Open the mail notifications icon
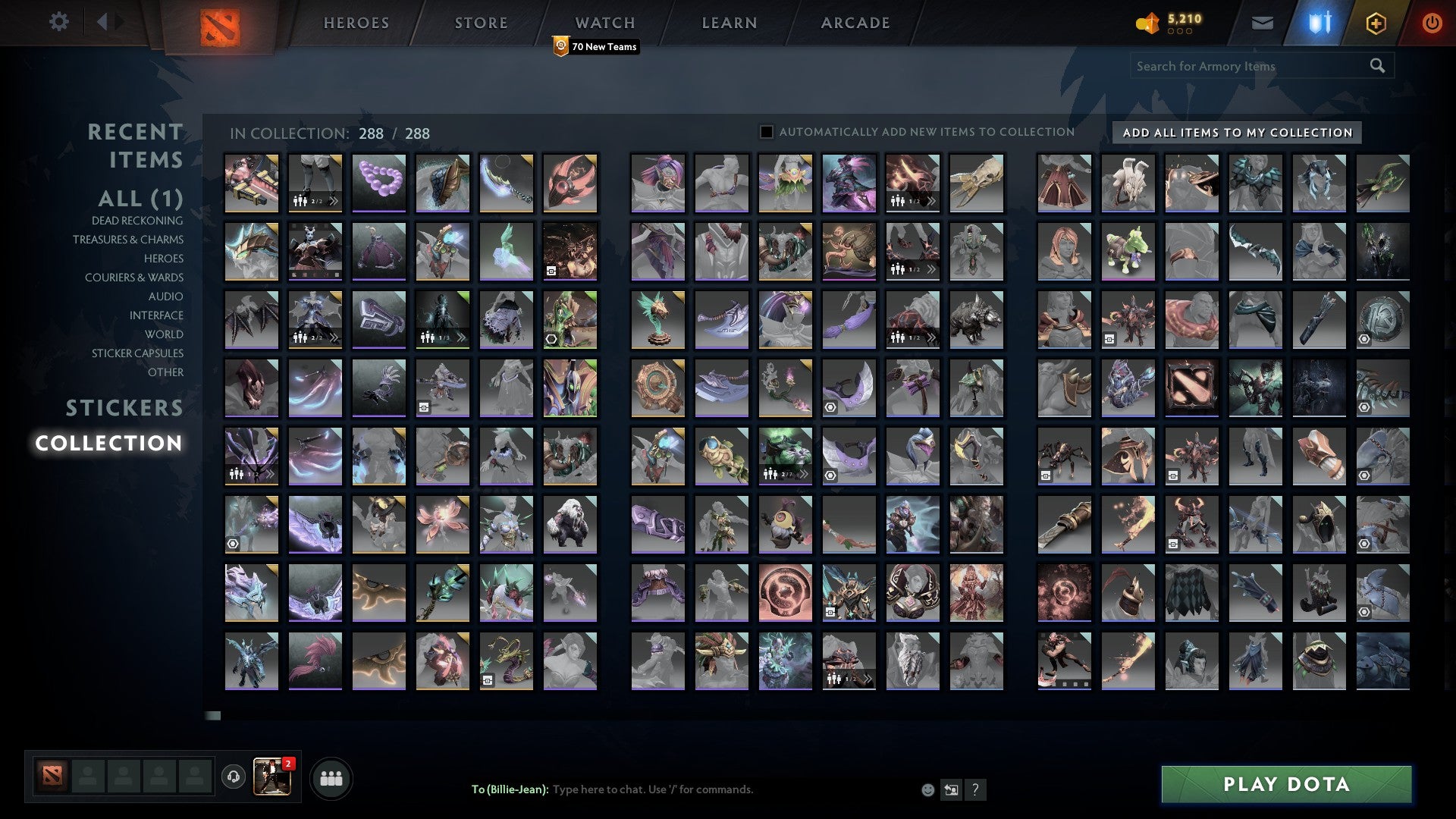Viewport: 1456px width, 819px height. [1262, 23]
